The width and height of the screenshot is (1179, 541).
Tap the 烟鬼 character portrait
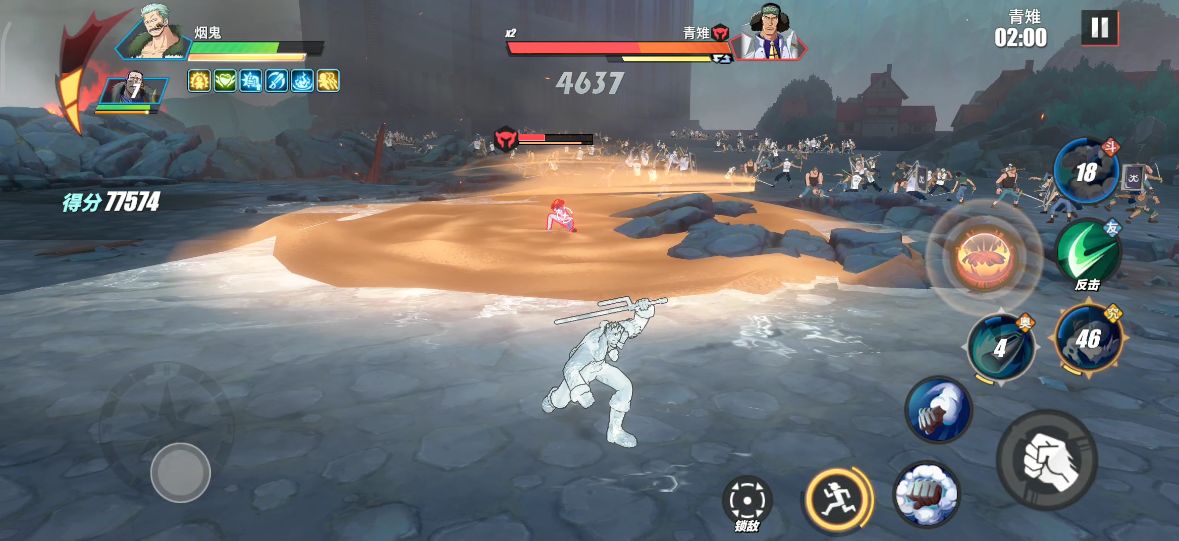154,36
